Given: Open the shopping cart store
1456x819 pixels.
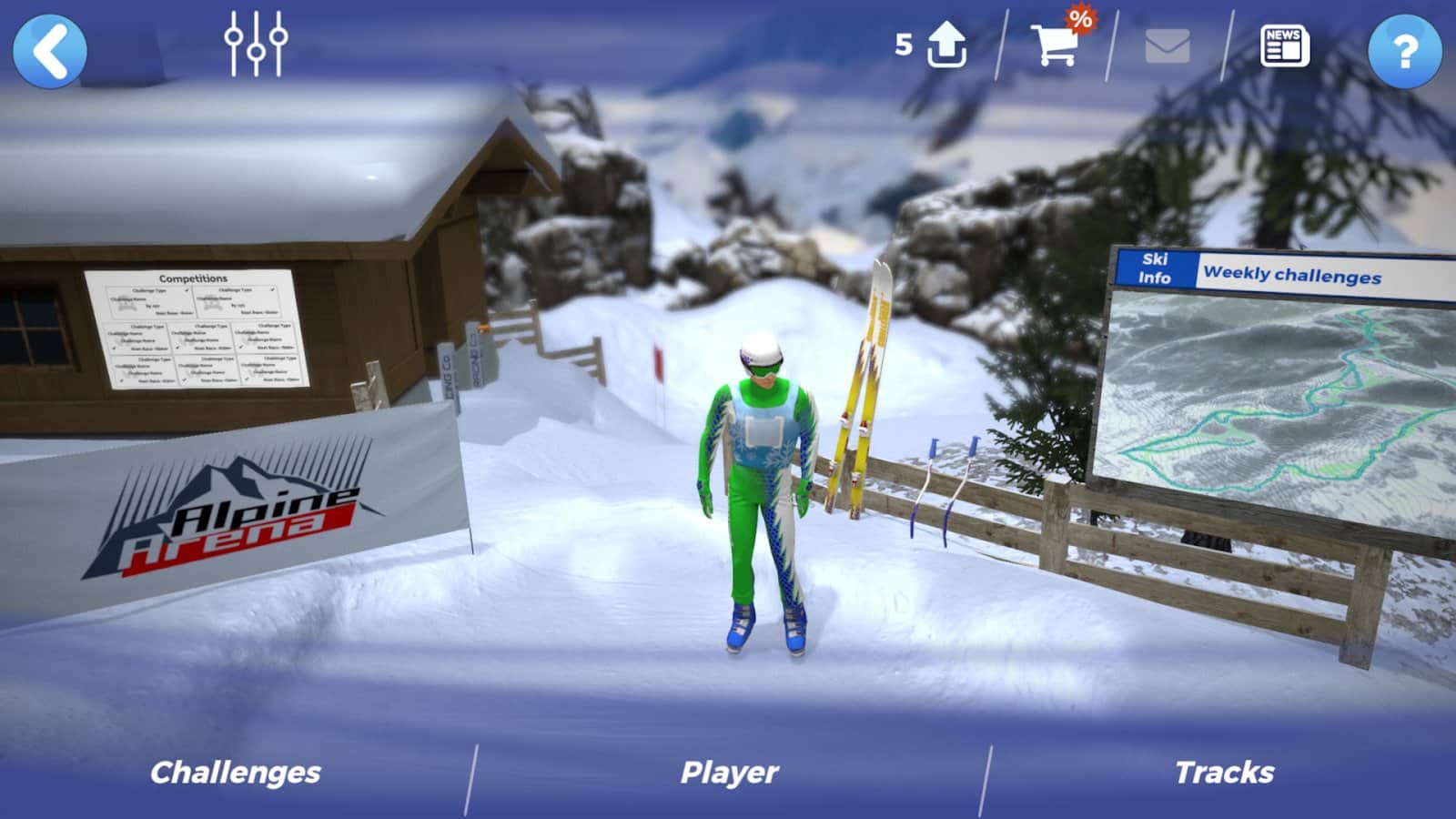Looking at the screenshot, I should tap(1056, 44).
